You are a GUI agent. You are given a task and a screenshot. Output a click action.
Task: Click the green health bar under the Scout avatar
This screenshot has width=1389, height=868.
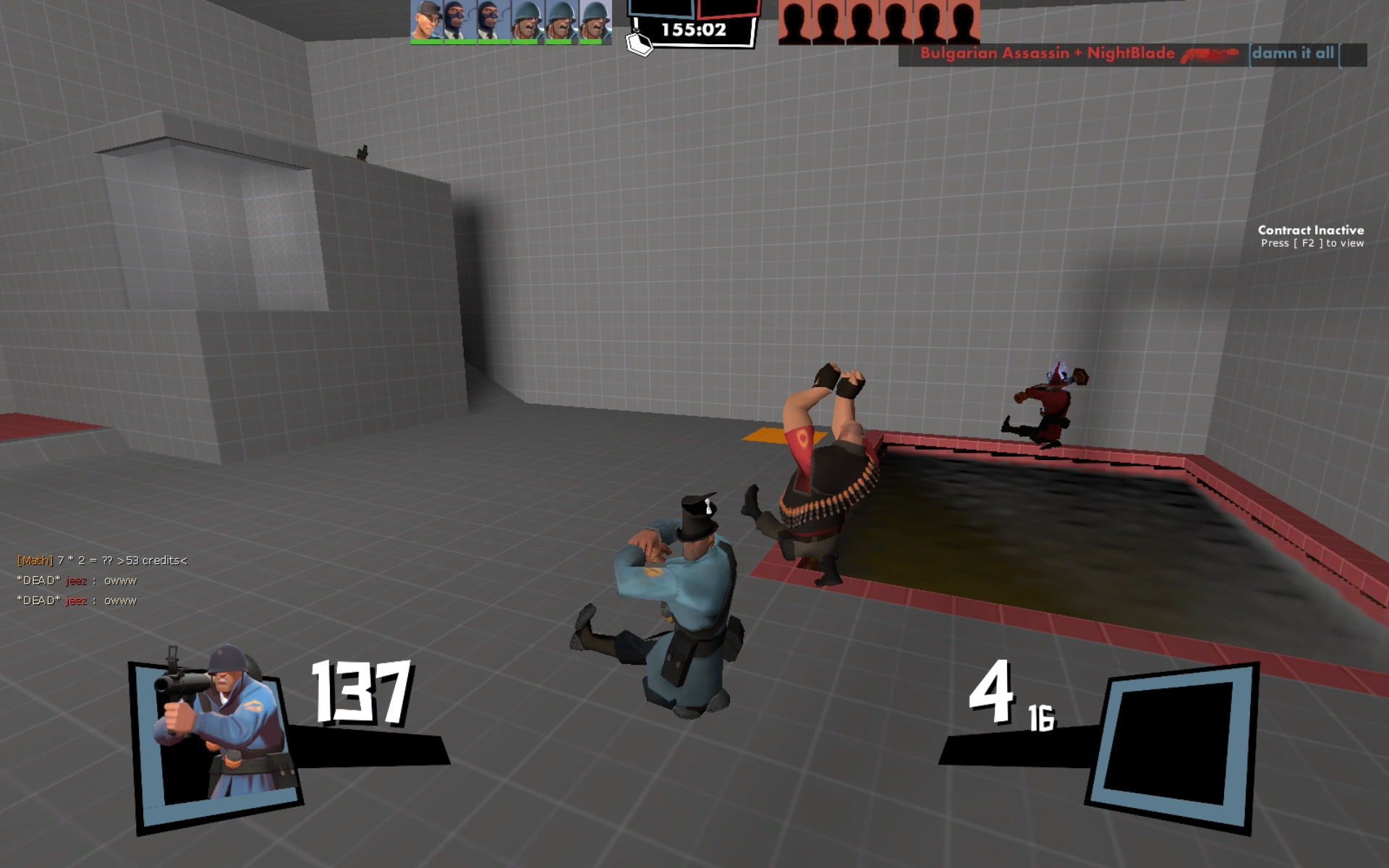pyautogui.click(x=426, y=43)
